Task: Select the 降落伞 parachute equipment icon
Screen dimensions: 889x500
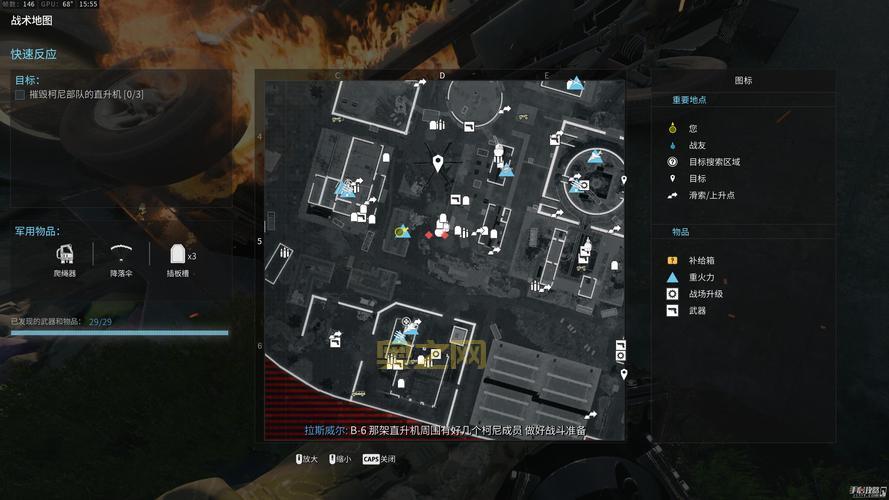Action: point(122,252)
